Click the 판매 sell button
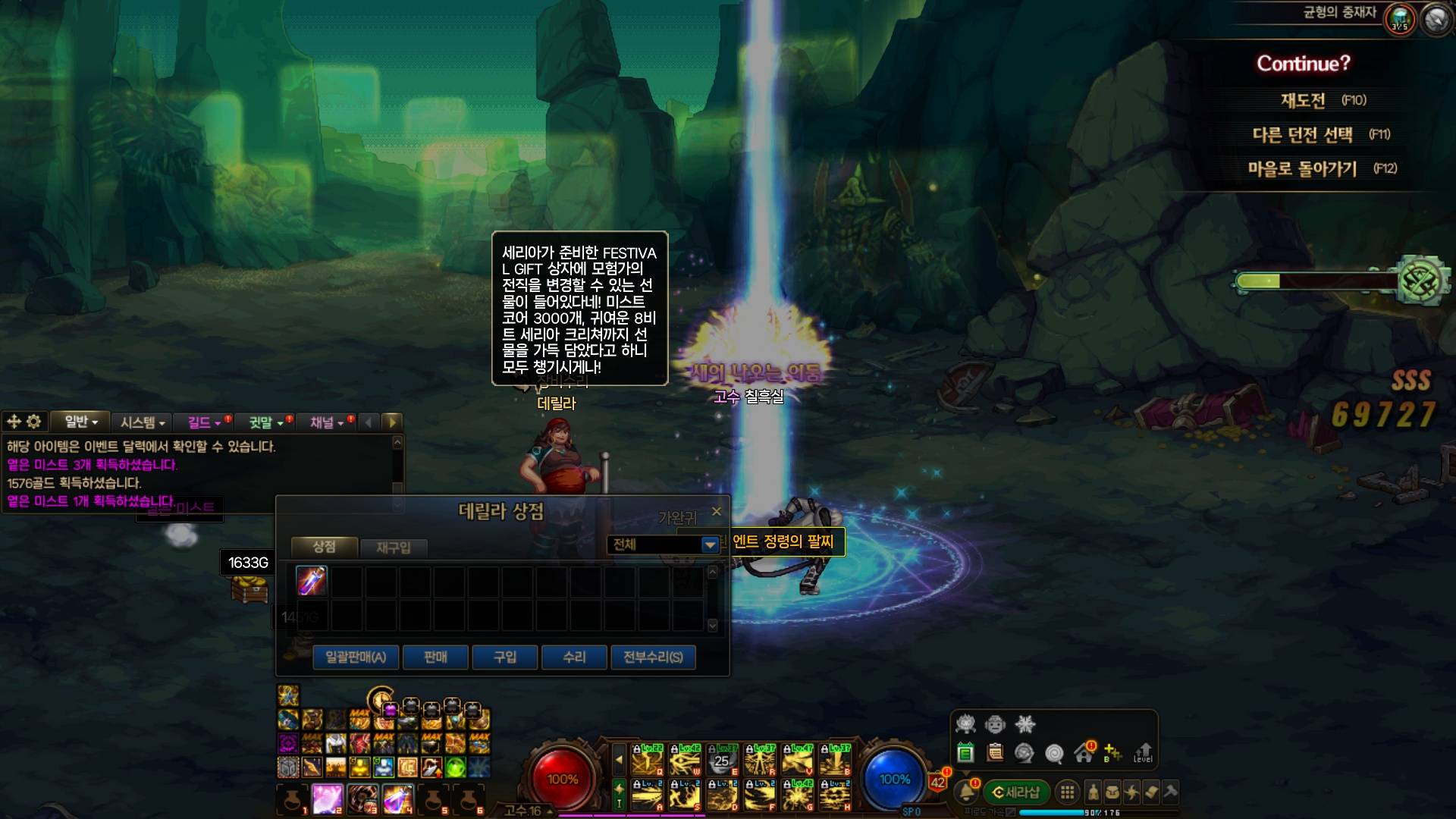 [x=435, y=657]
